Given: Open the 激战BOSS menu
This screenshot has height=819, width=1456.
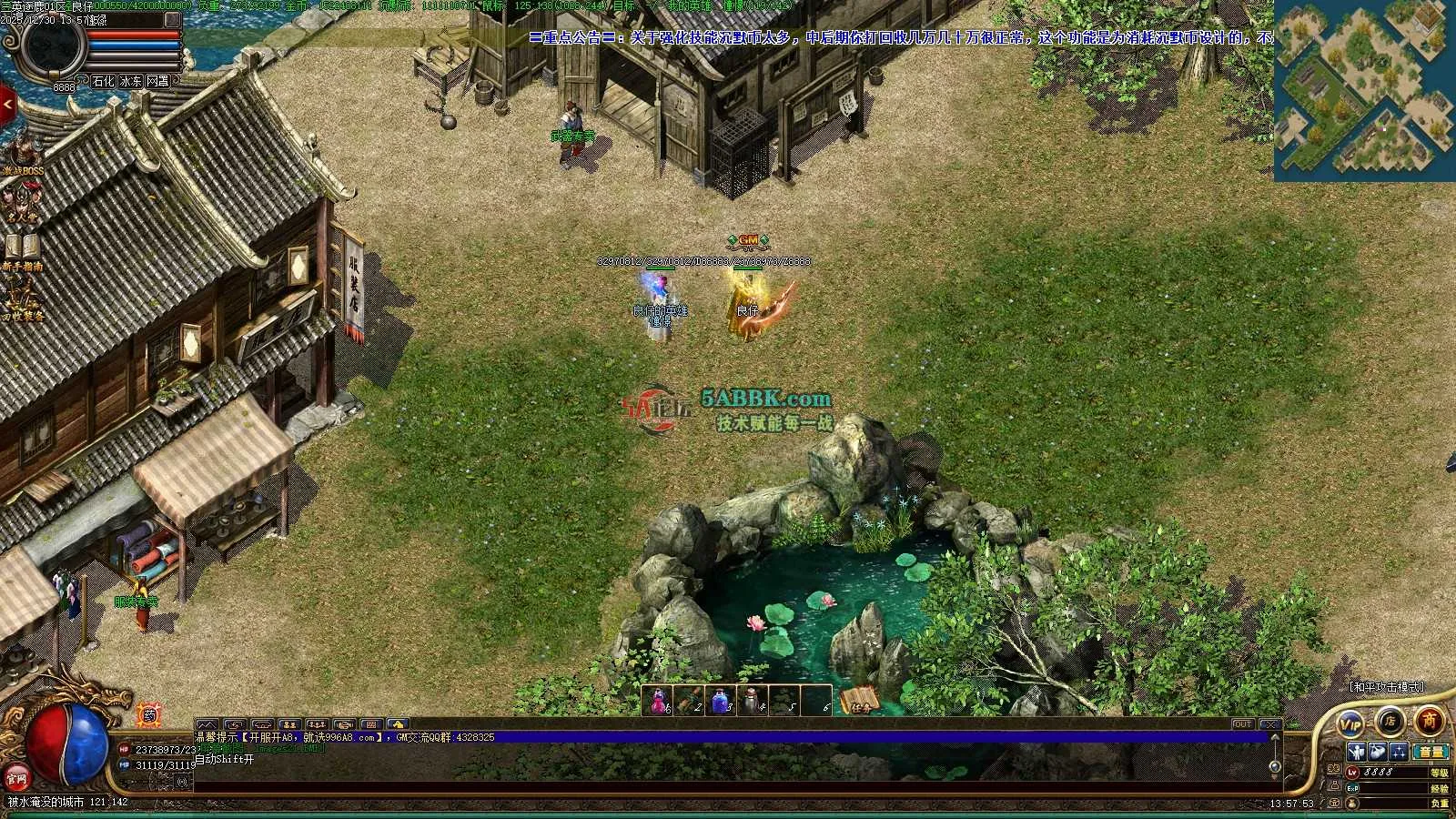Looking at the screenshot, I should coord(22,156).
